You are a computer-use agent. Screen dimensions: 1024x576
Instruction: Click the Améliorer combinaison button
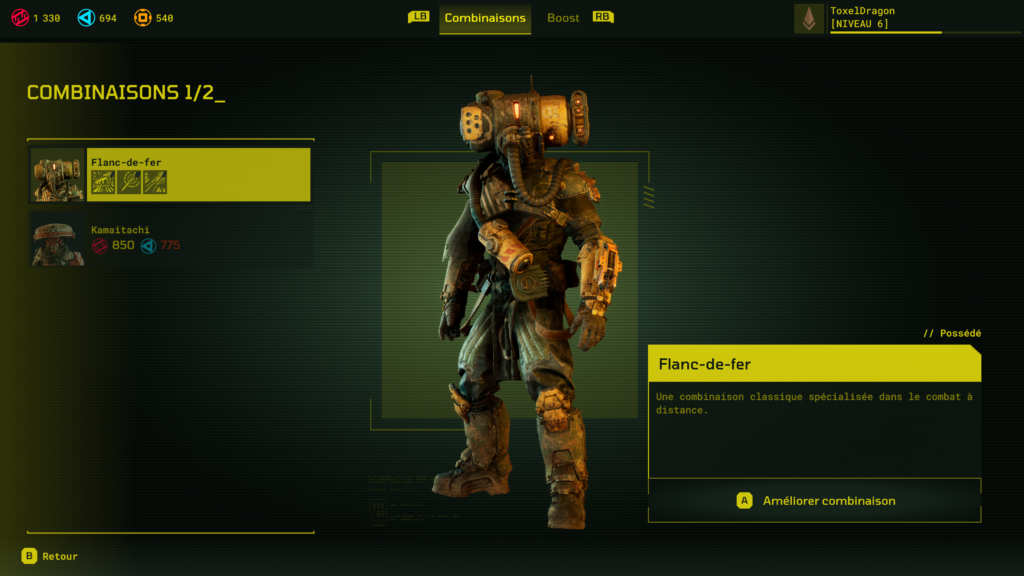pos(815,501)
